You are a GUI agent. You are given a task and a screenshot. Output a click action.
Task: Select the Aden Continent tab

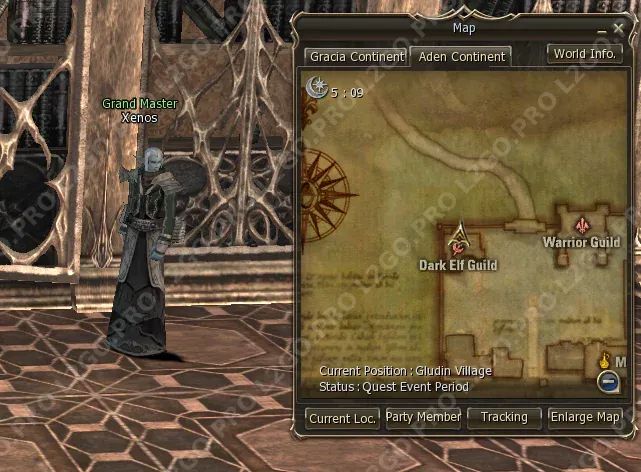tap(462, 57)
